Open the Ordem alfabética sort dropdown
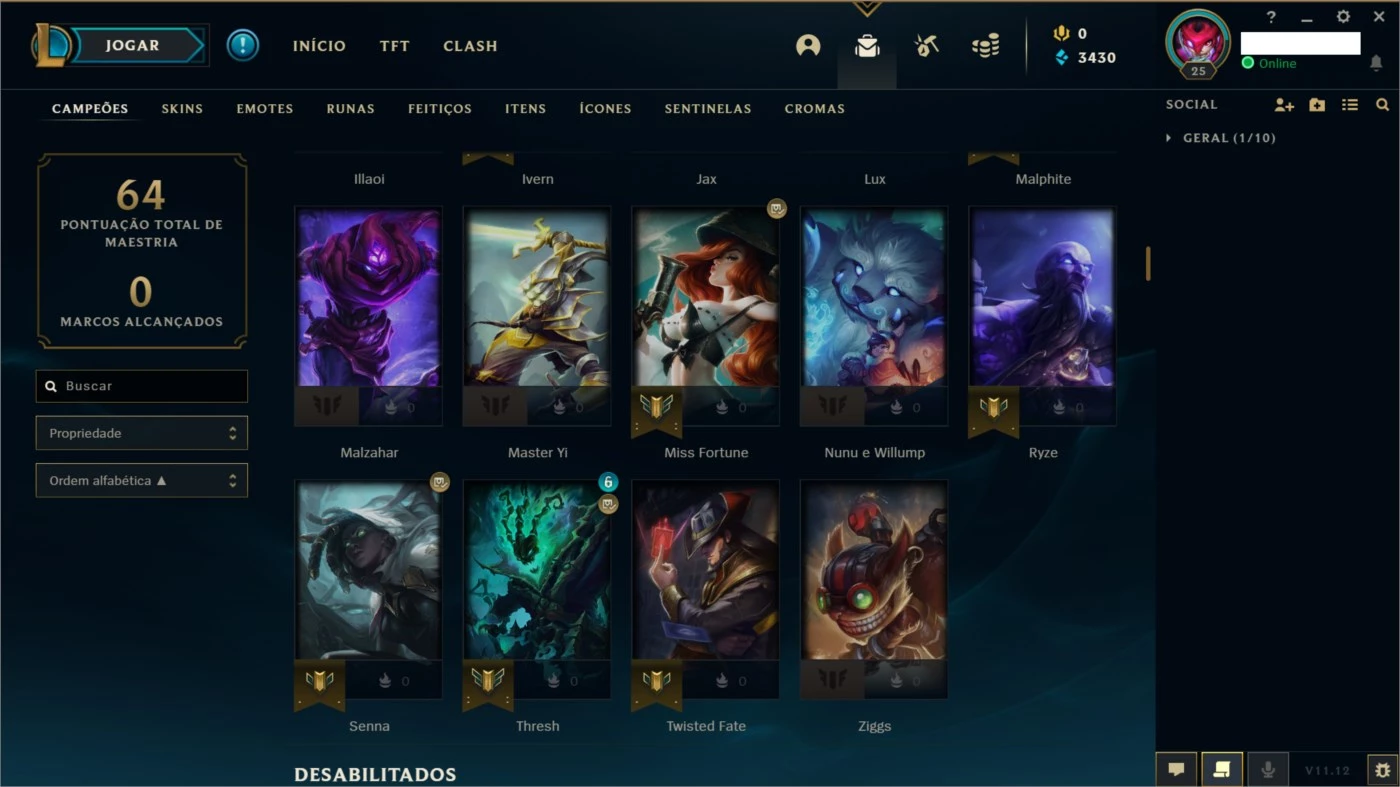The width and height of the screenshot is (1400, 787). pyautogui.click(x=141, y=480)
